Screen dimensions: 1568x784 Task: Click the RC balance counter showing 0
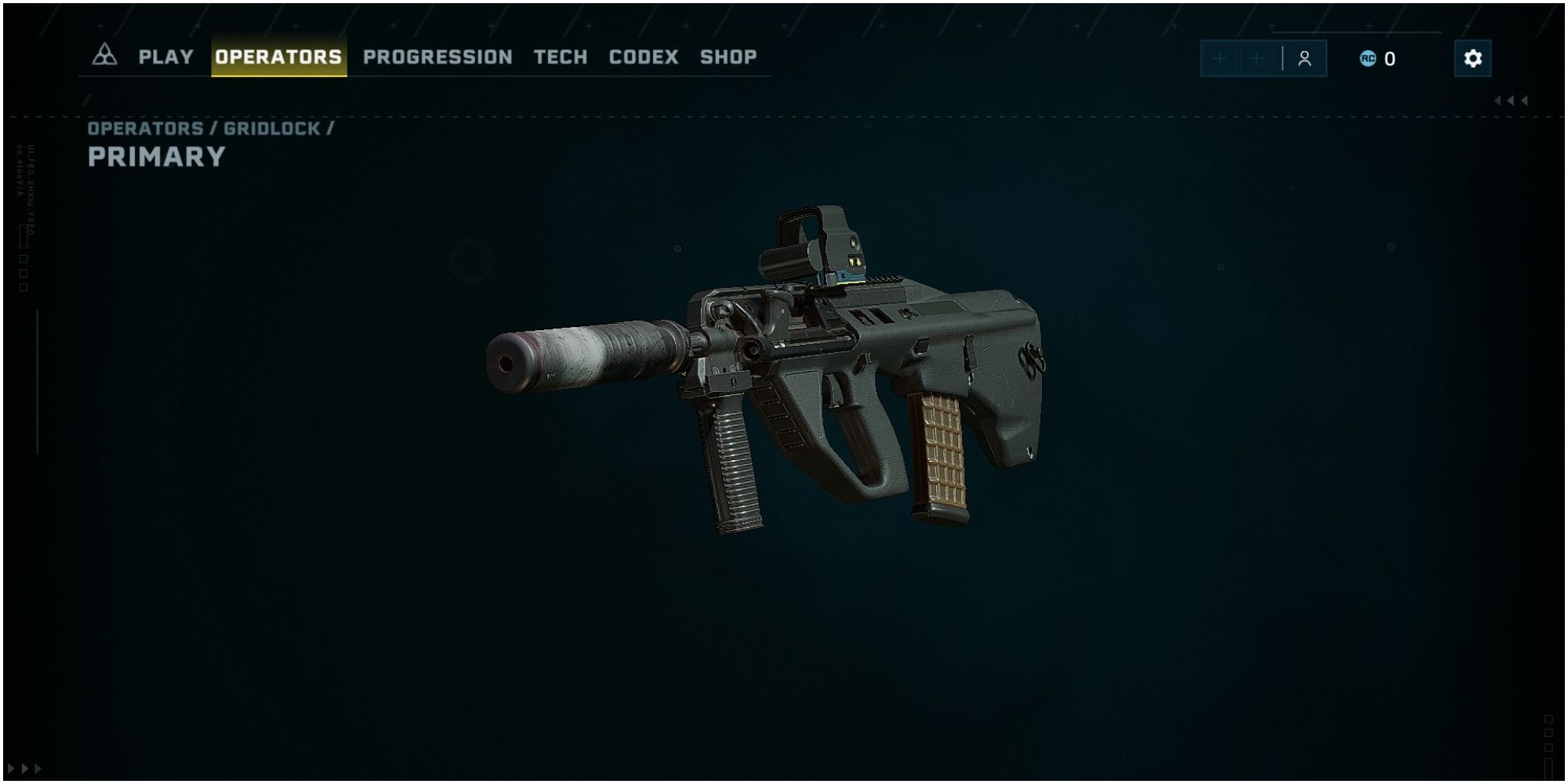[x=1388, y=60]
